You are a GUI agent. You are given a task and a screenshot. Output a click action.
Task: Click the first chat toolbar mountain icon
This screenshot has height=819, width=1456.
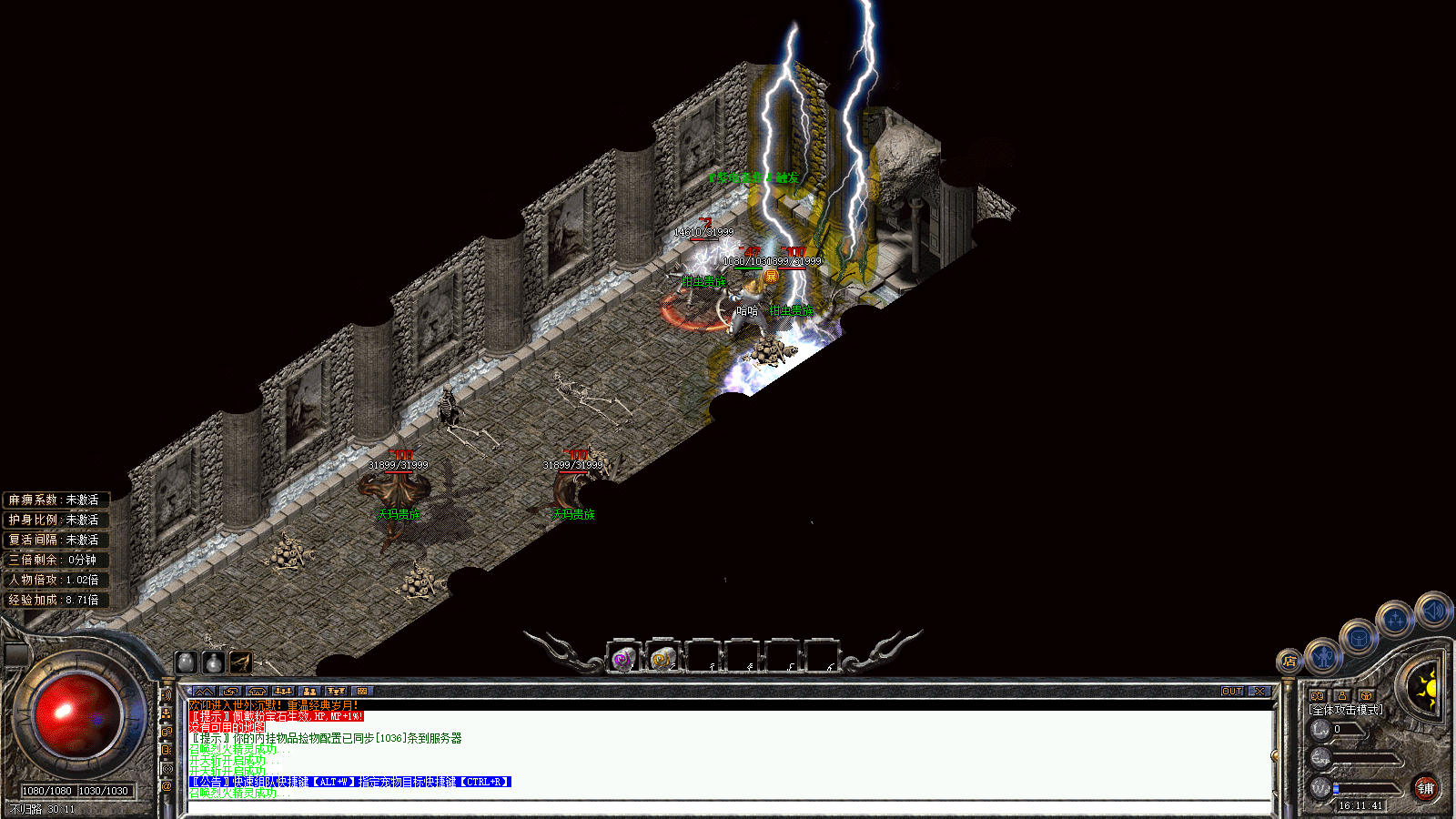click(x=204, y=692)
